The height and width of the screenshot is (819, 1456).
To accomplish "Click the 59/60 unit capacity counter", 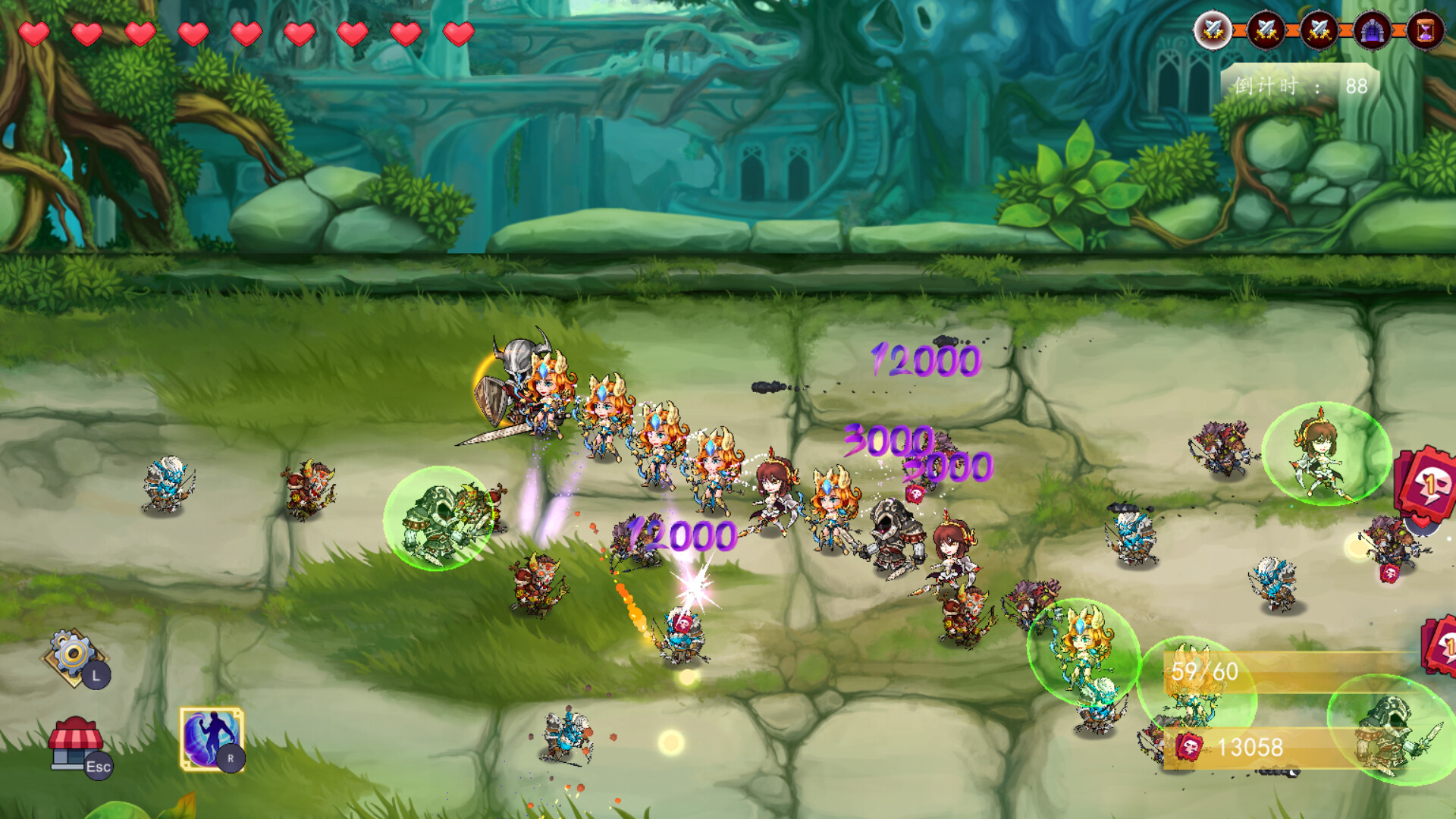I will coord(1204,671).
